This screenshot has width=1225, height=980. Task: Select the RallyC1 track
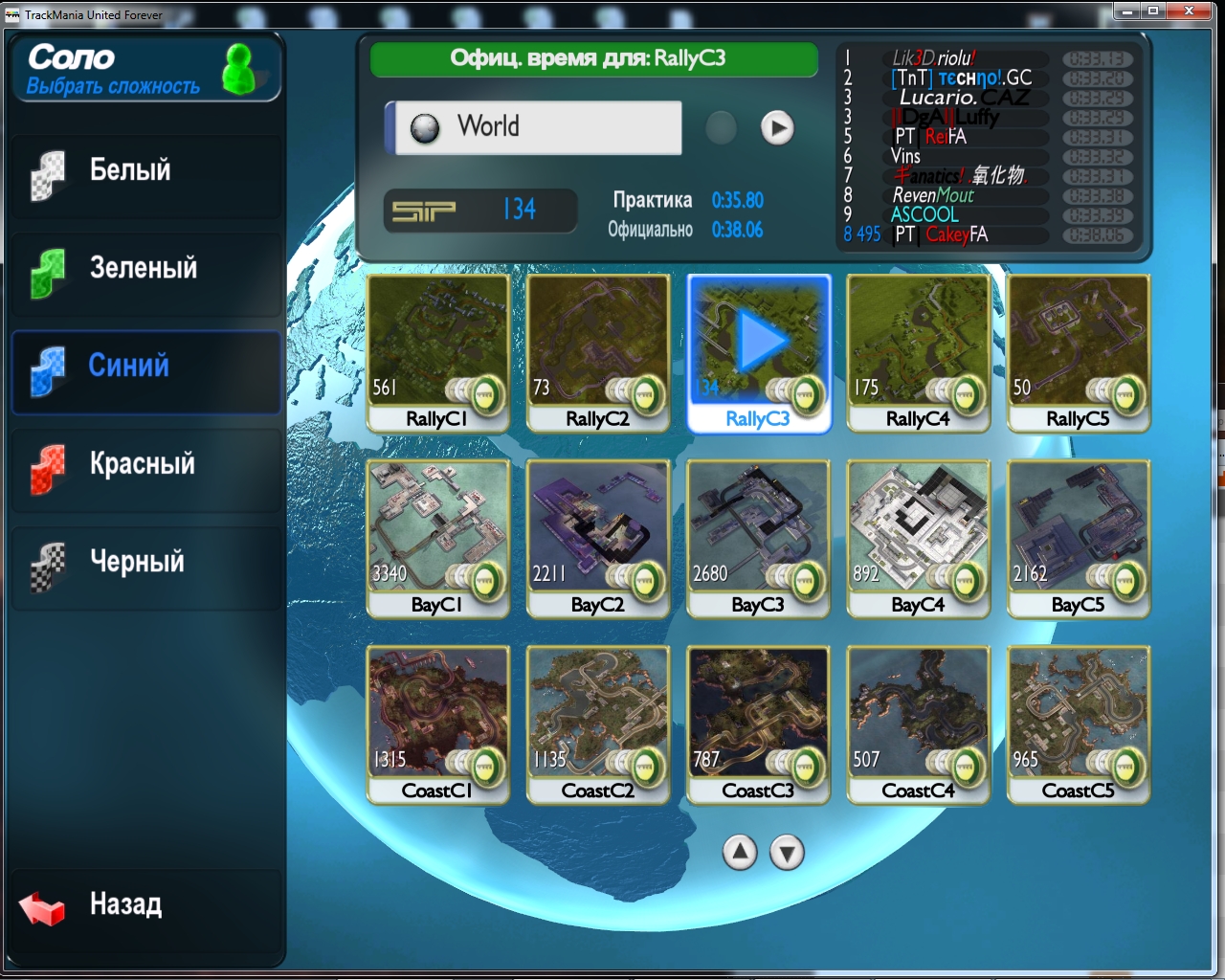tap(437, 352)
